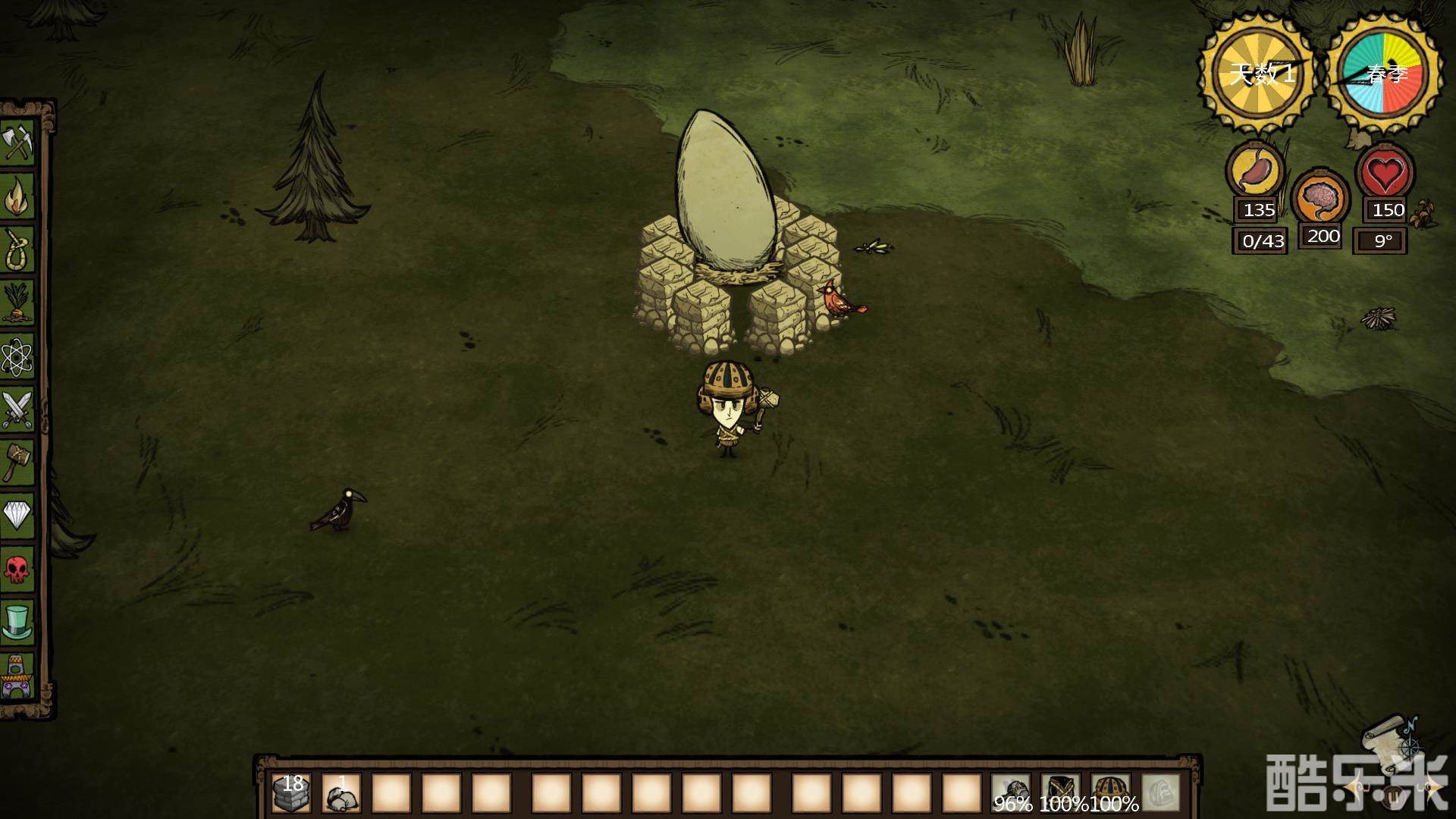Screen dimensions: 1456x819
Task: Switch to the Food tab with sprouting plant
Action: (18, 302)
